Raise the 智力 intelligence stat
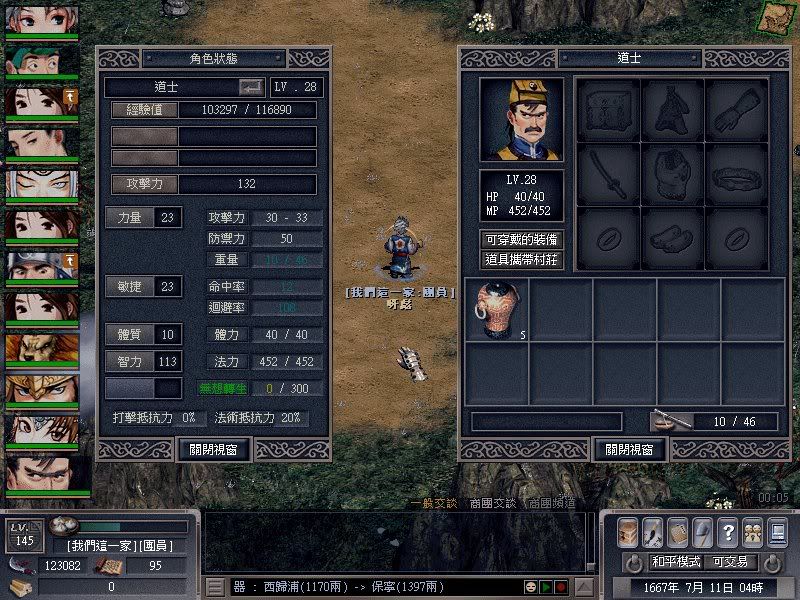 point(131,361)
